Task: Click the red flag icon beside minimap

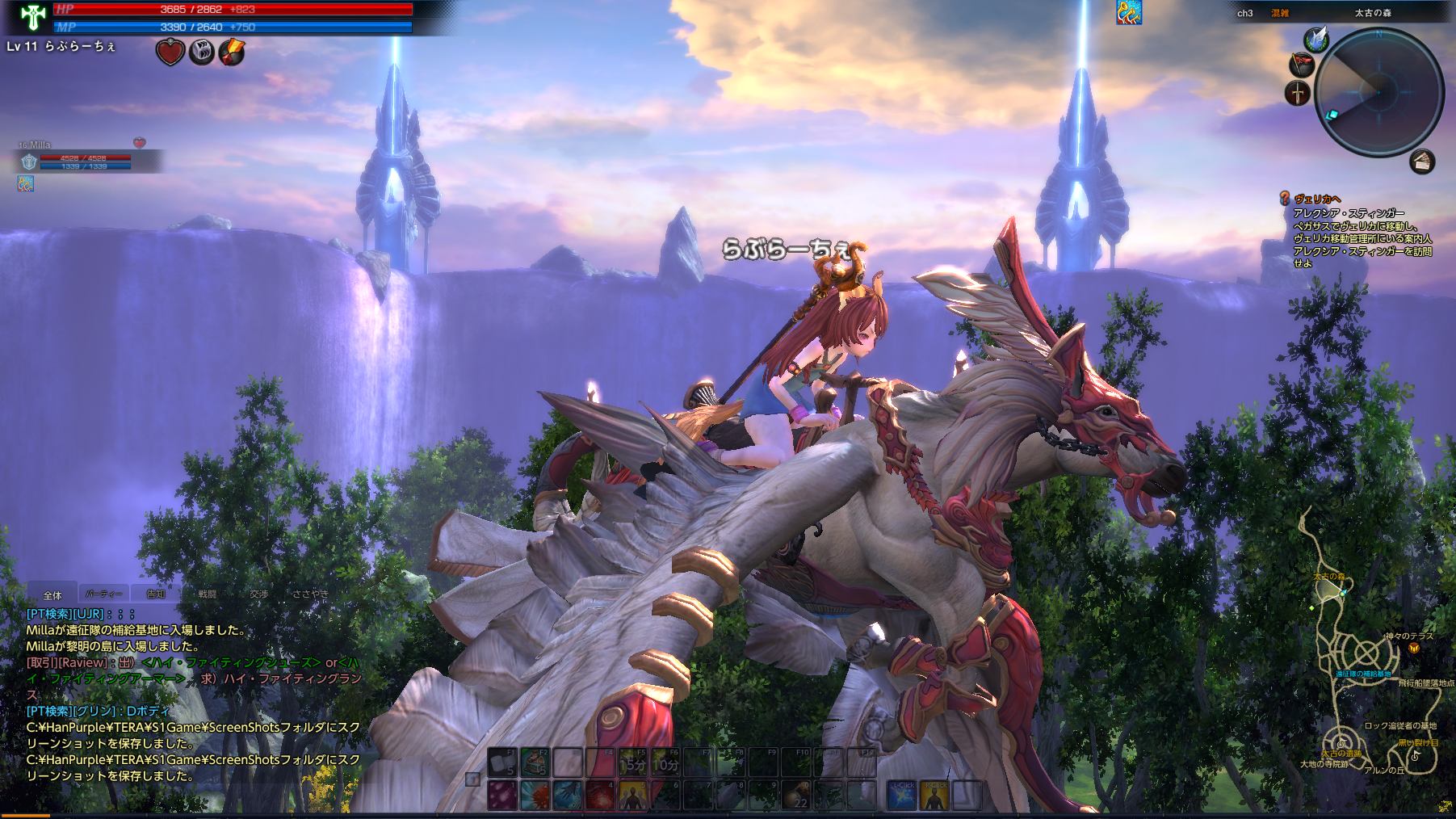Action: pyautogui.click(x=1302, y=65)
